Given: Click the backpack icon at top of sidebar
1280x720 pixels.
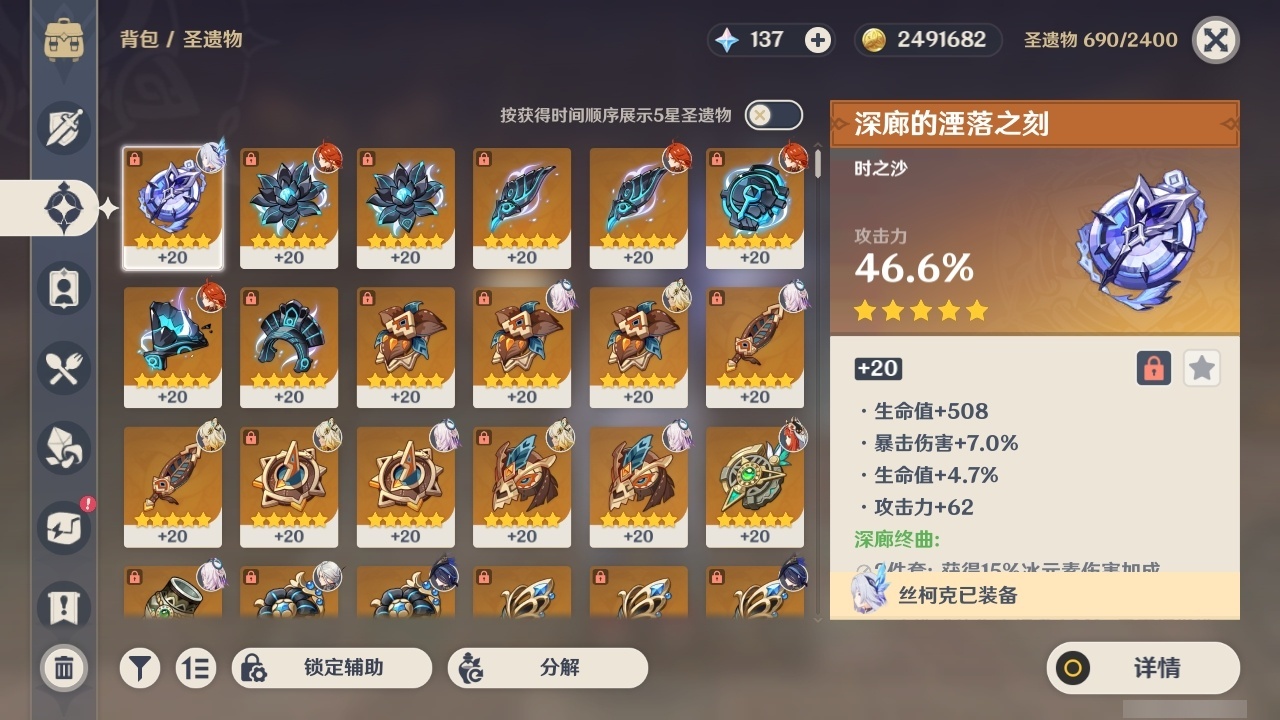Looking at the screenshot, I should (x=64, y=40).
